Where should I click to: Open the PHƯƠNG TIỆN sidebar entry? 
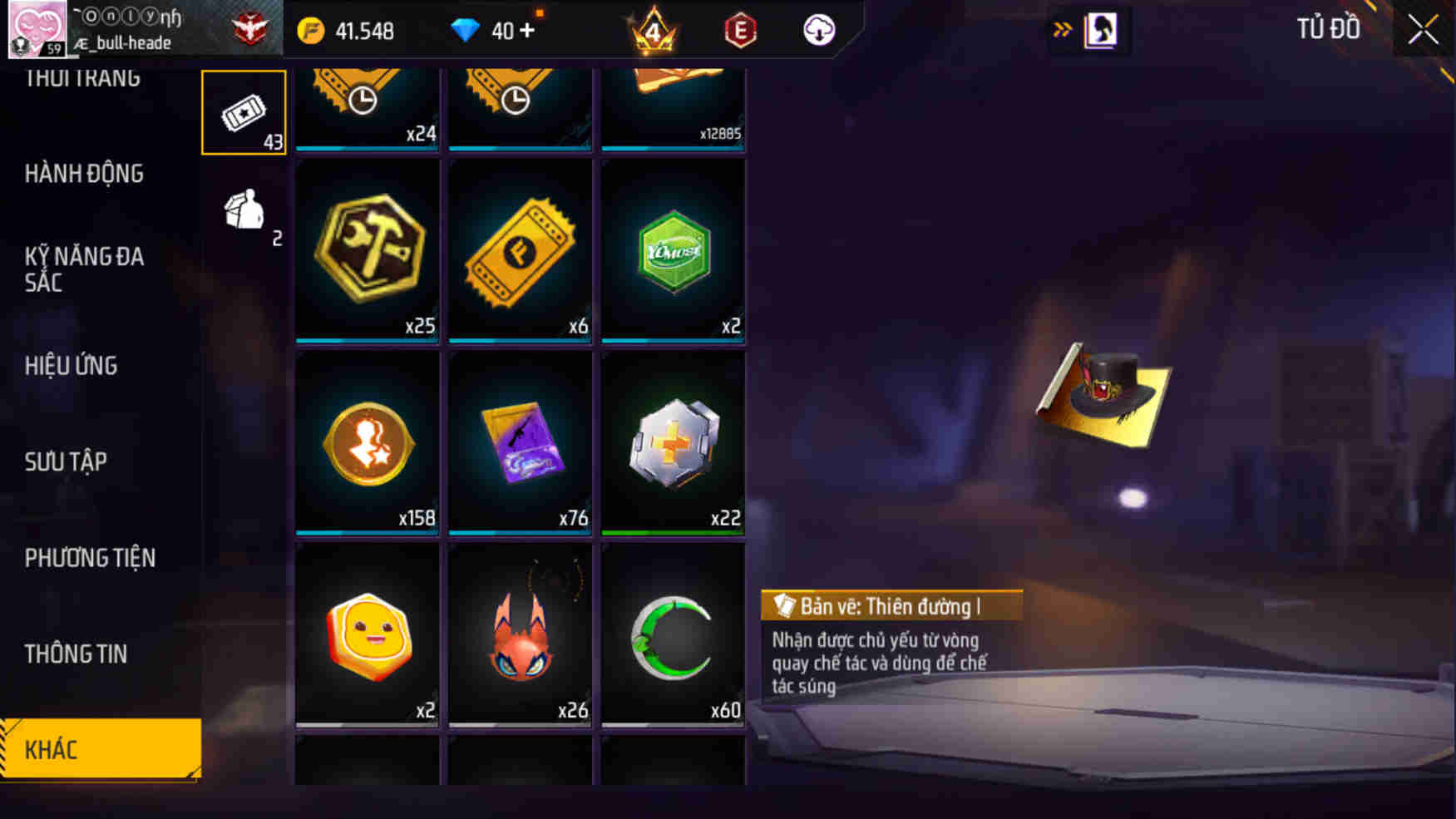click(x=90, y=559)
